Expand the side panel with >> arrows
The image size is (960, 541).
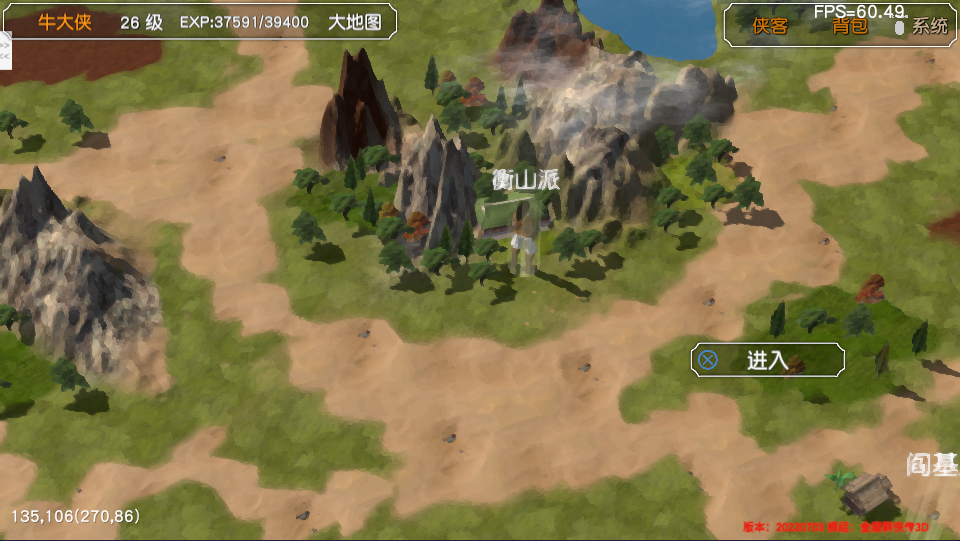tap(4, 45)
